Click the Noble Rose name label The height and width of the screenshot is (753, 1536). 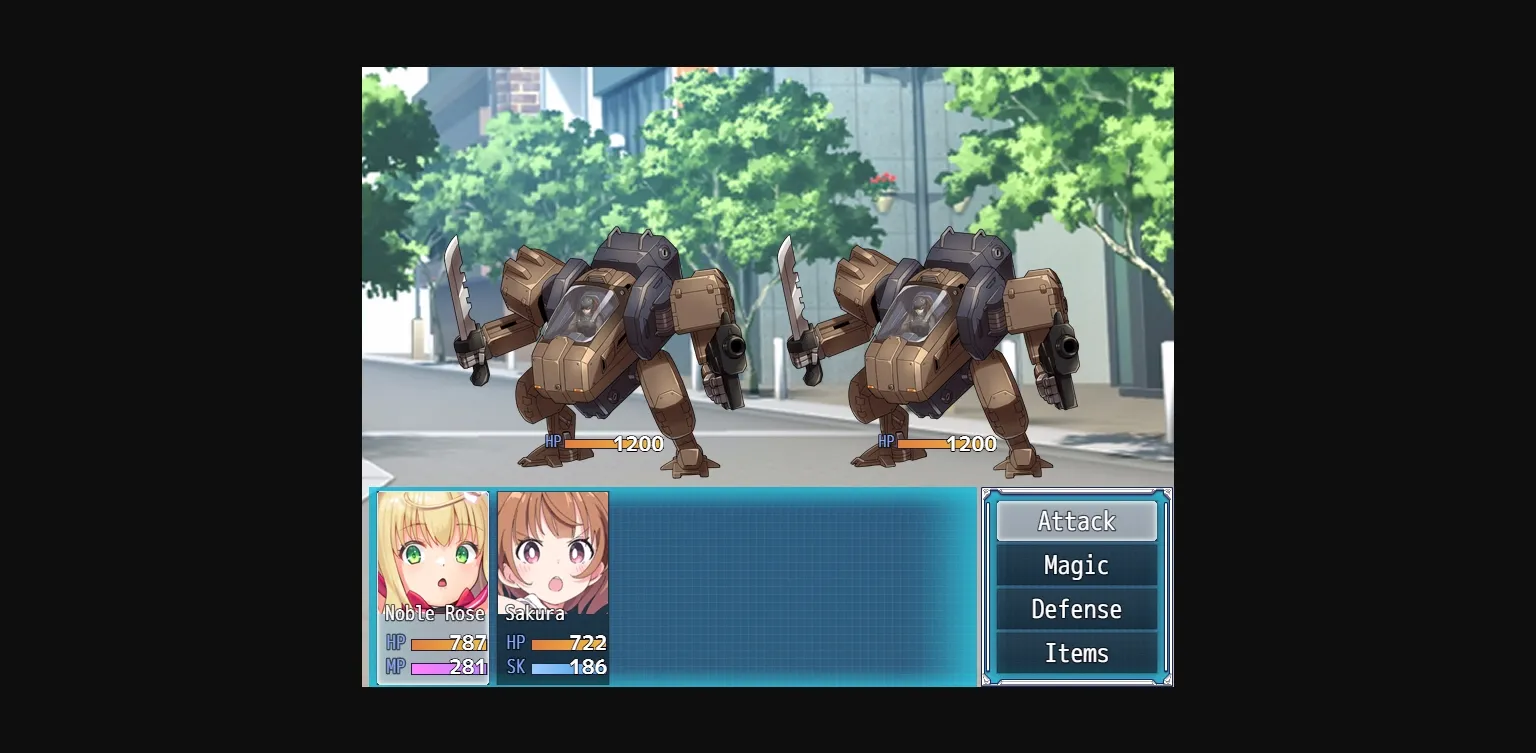point(434,614)
